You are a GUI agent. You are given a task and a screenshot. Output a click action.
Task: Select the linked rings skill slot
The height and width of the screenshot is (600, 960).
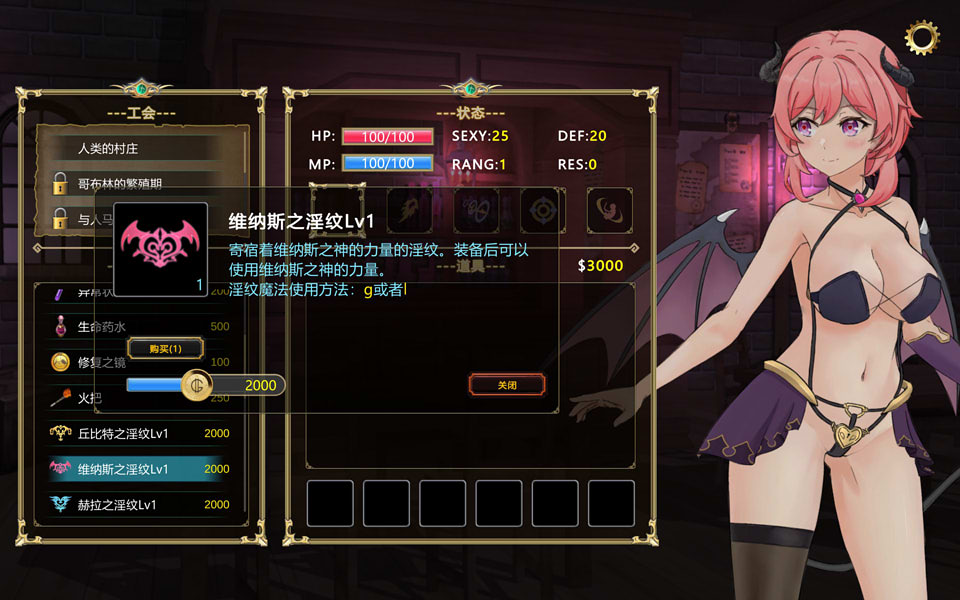pos(477,211)
